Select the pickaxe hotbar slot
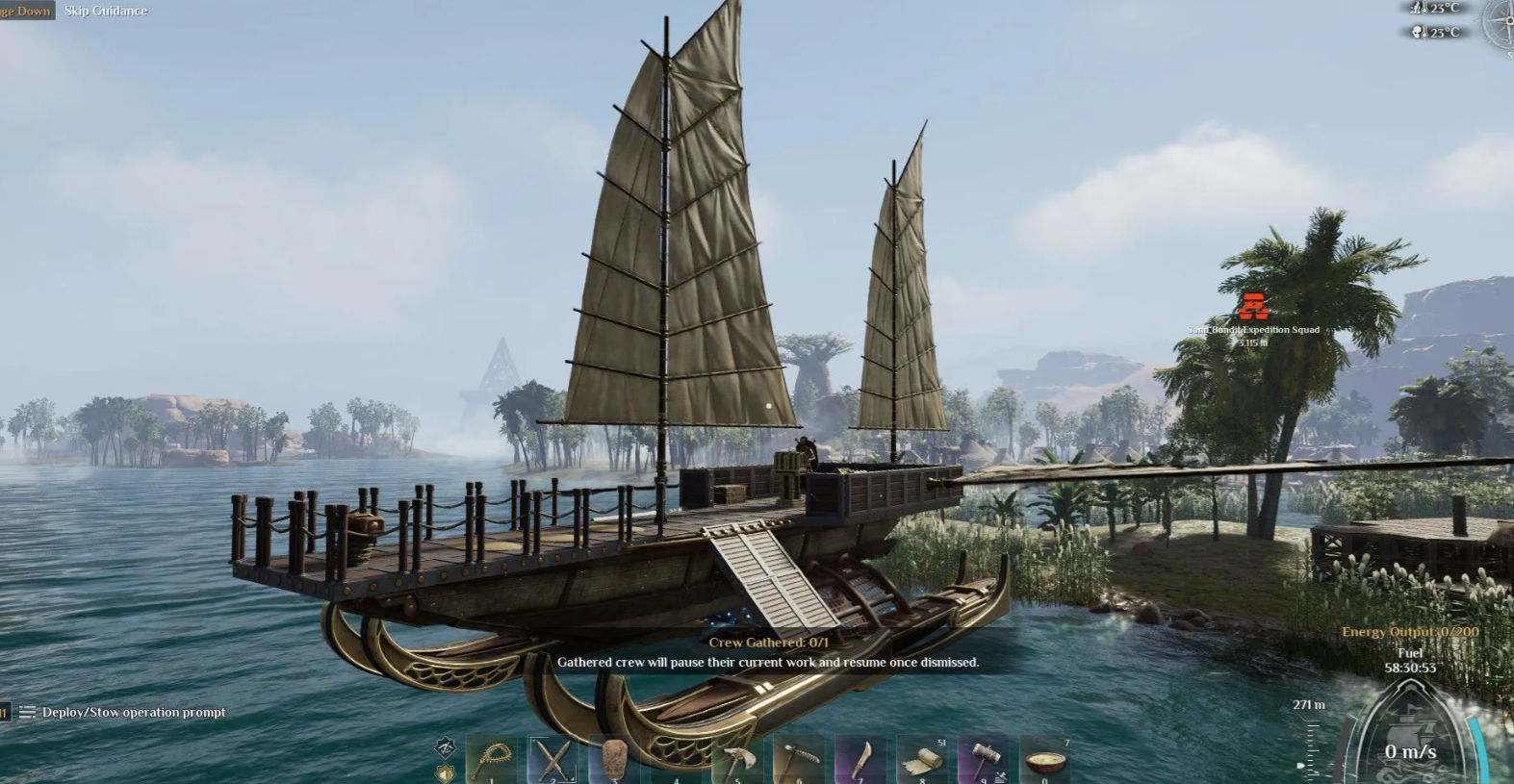This screenshot has height=784, width=1514. pos(799,761)
